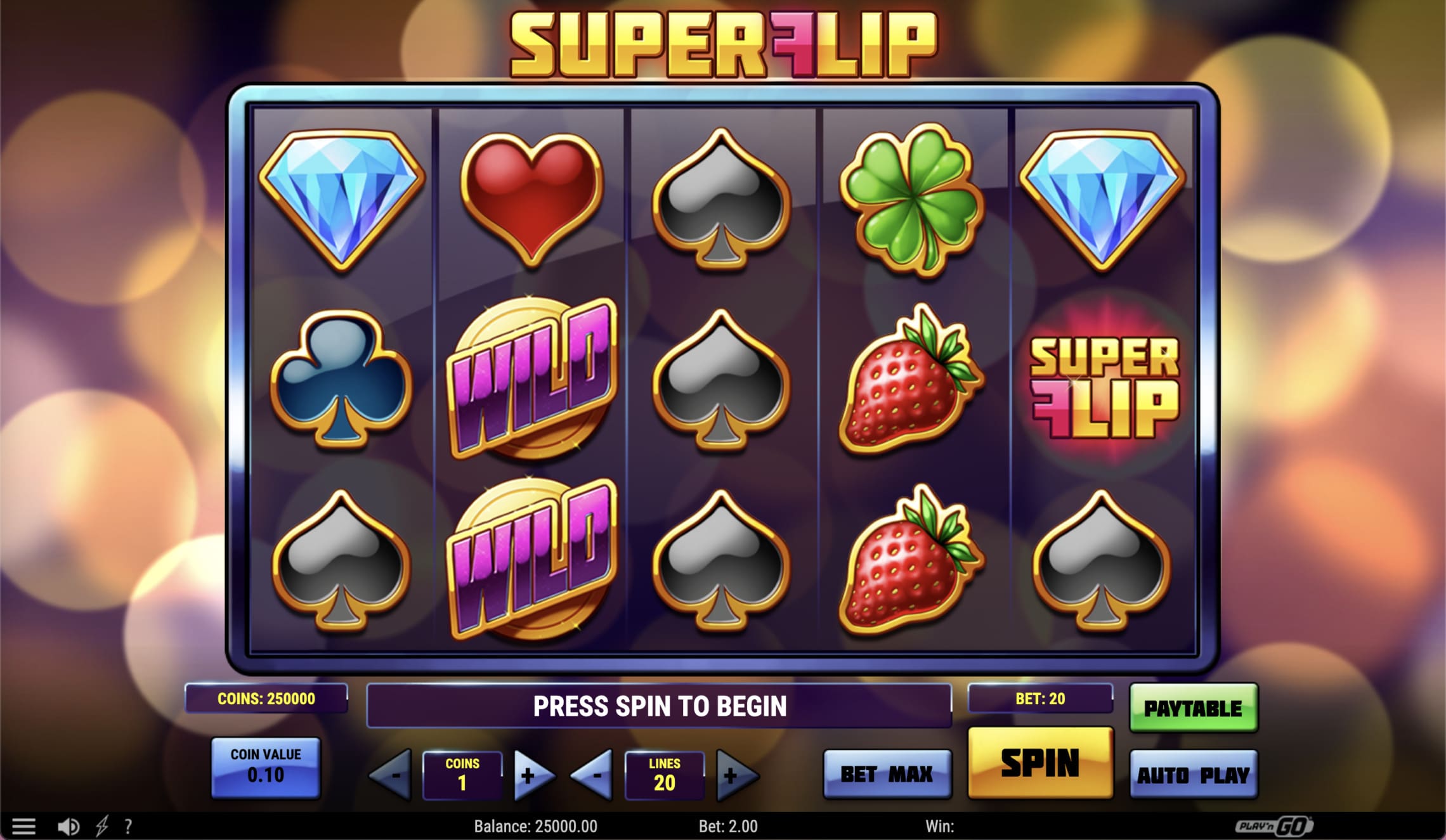Select the COINS: 250000 display
Screen dimensions: 1446x840
tap(266, 699)
